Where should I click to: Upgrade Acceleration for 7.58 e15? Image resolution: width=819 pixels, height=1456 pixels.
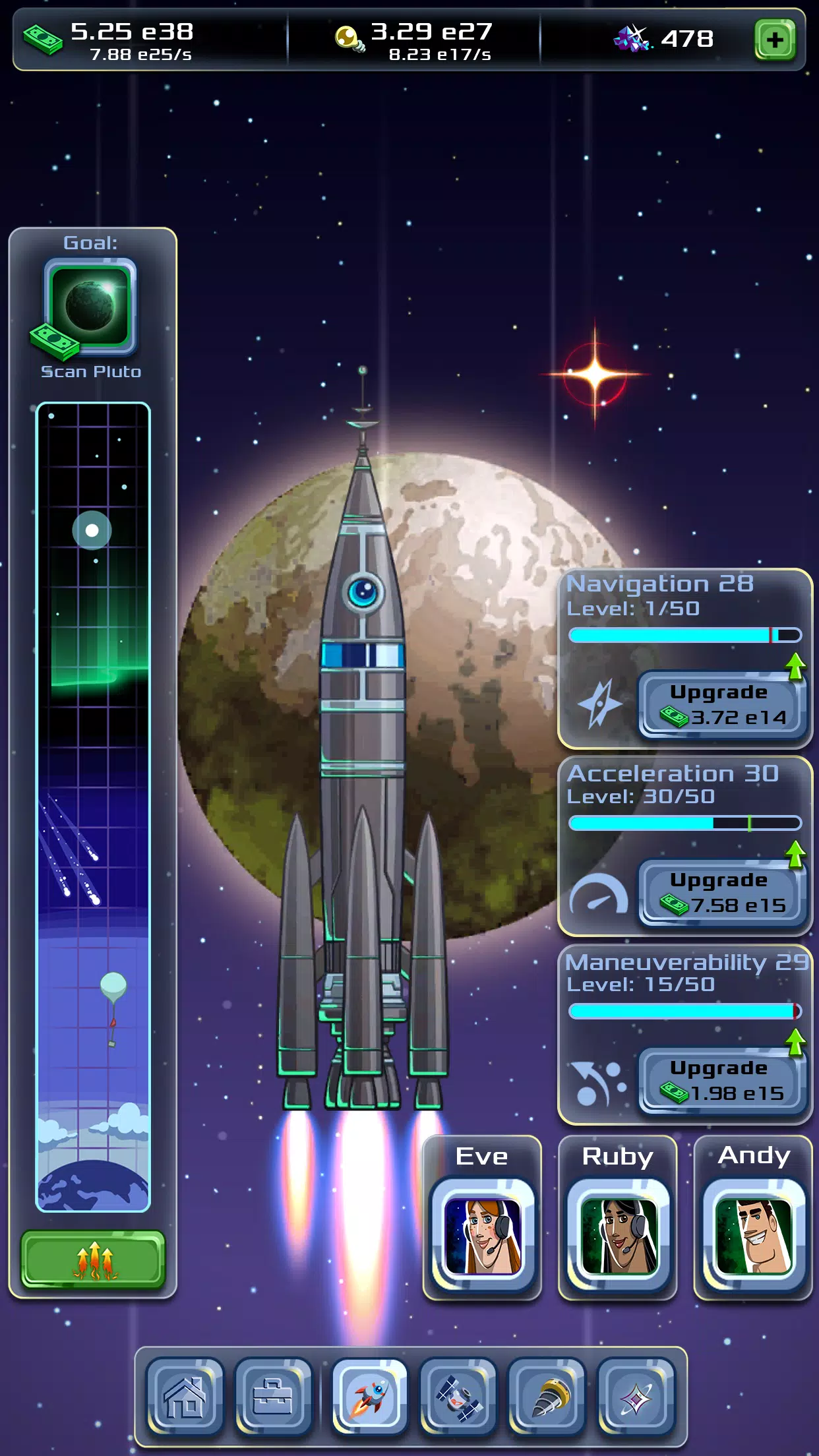[722, 893]
